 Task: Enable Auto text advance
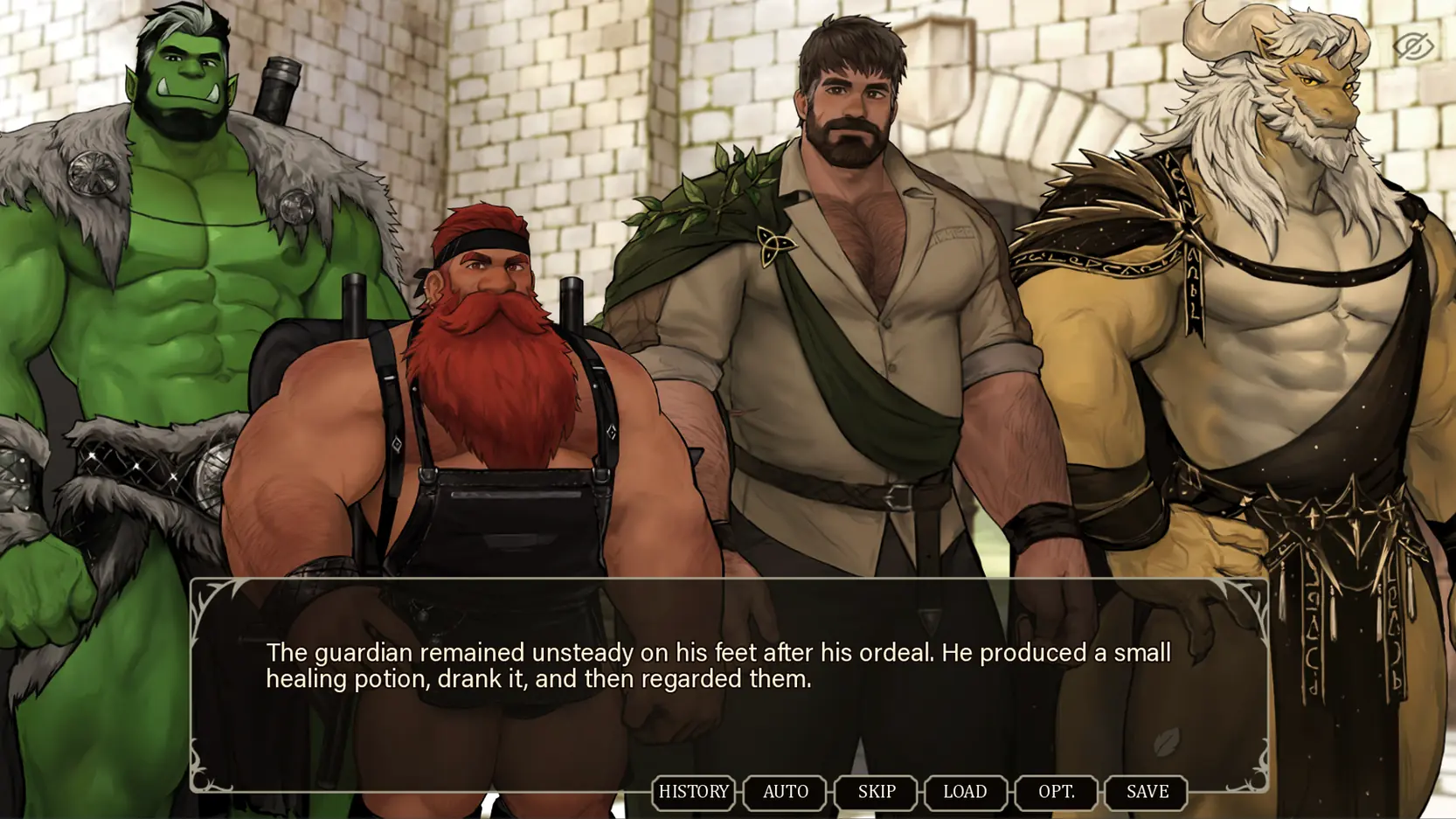pyautogui.click(x=785, y=792)
